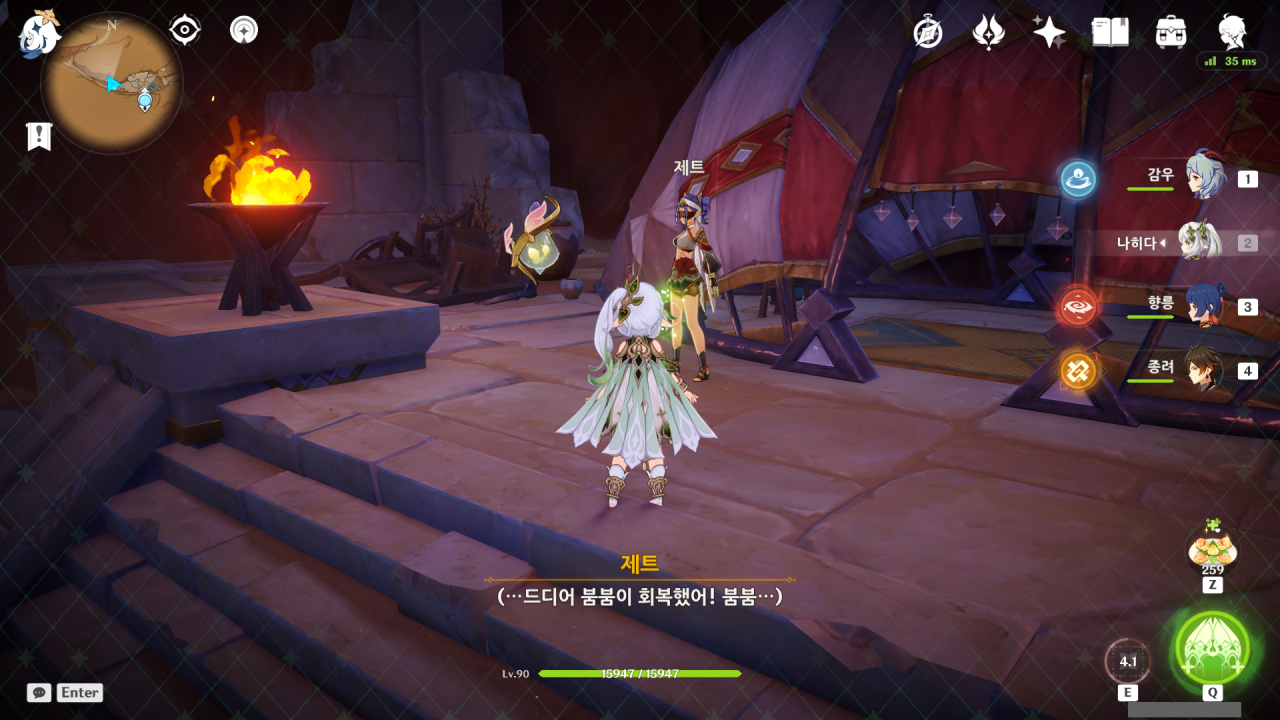Use the food dish quick item
1280x720 pixels.
point(1212,549)
